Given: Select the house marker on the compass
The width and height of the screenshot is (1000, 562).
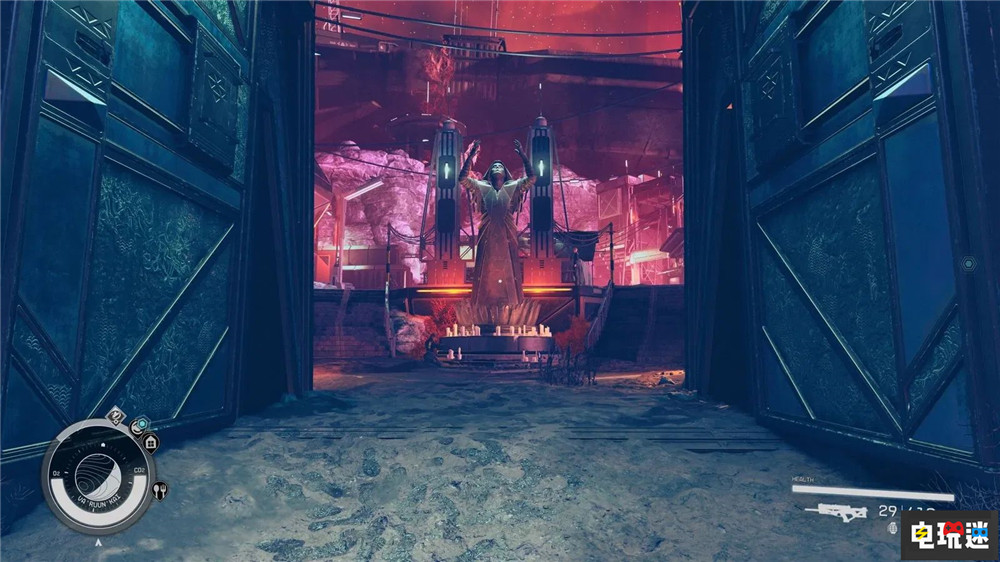Looking at the screenshot, I should point(151,440).
